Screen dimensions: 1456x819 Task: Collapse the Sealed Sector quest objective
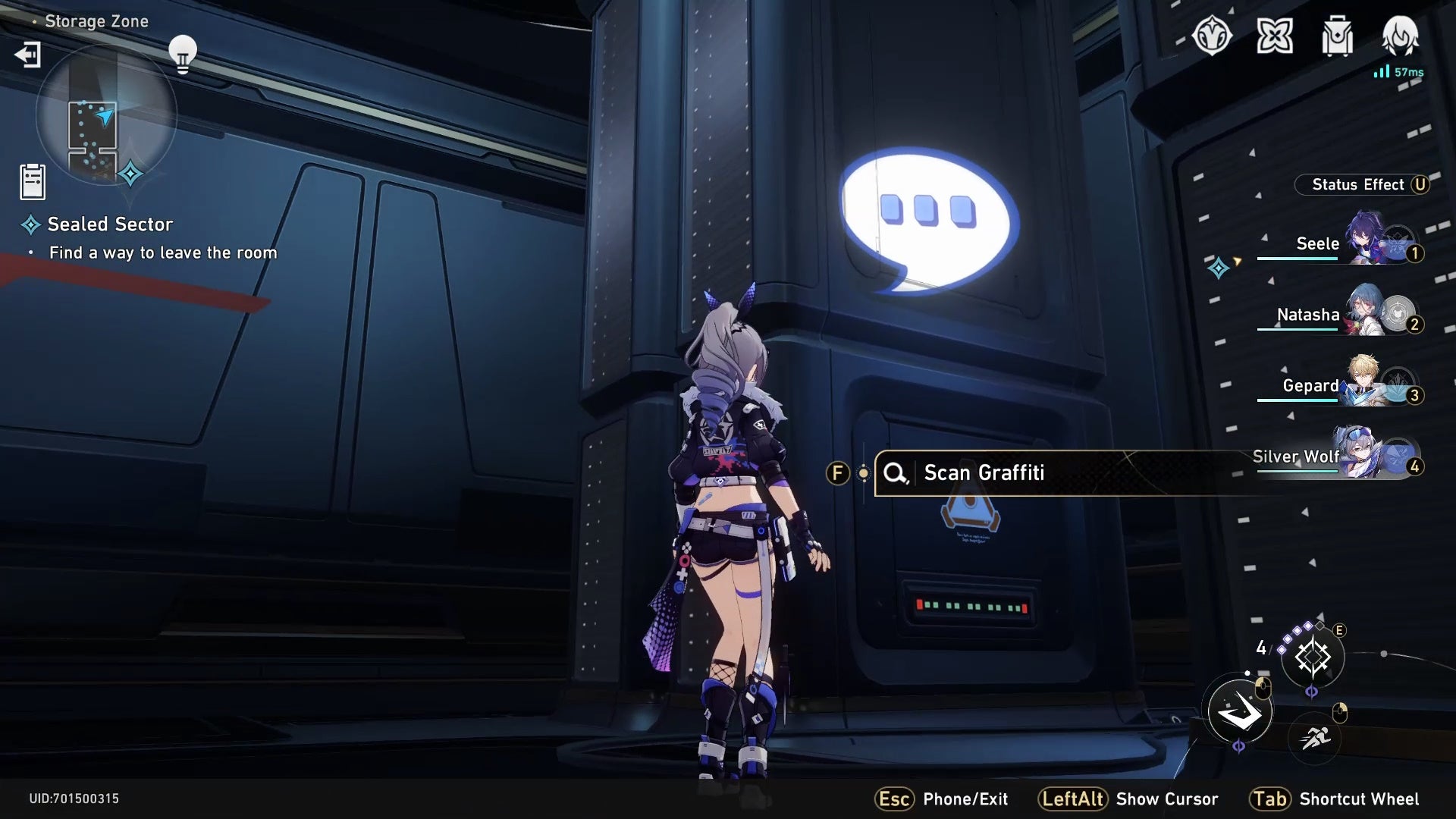[108, 224]
